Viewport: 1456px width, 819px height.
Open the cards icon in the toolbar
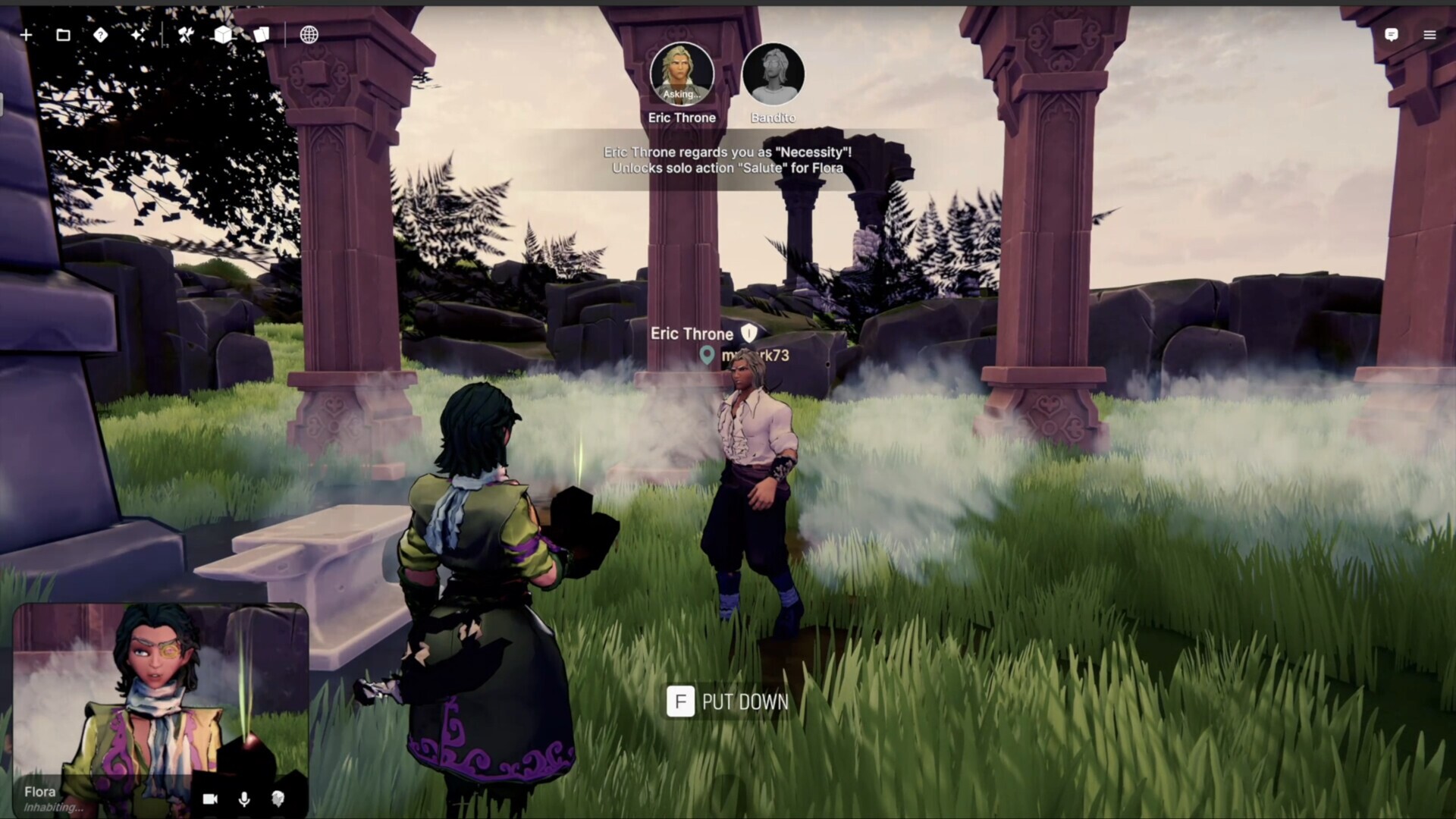[x=261, y=35]
